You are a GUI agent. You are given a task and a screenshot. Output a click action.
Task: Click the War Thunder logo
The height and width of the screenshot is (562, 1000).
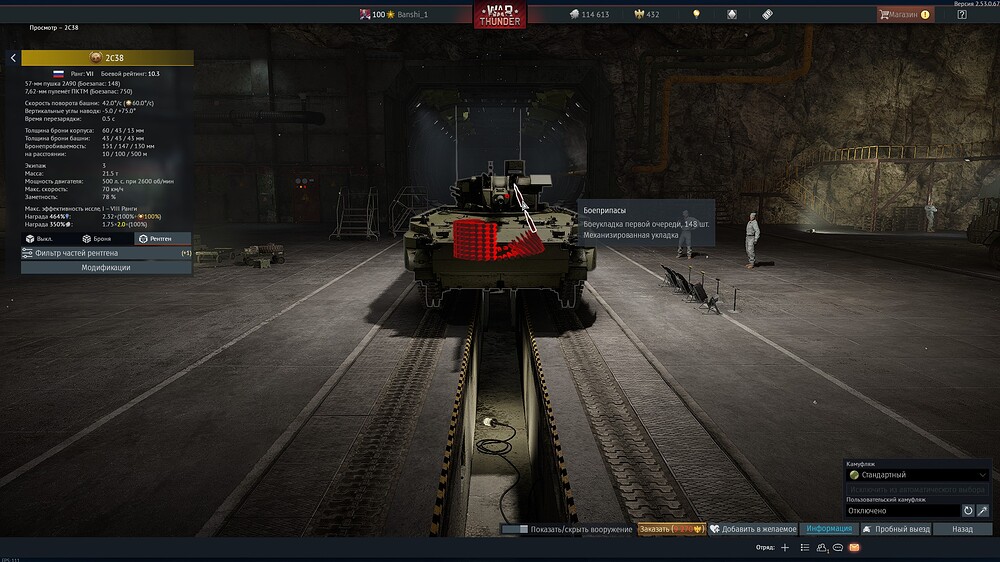500,16
